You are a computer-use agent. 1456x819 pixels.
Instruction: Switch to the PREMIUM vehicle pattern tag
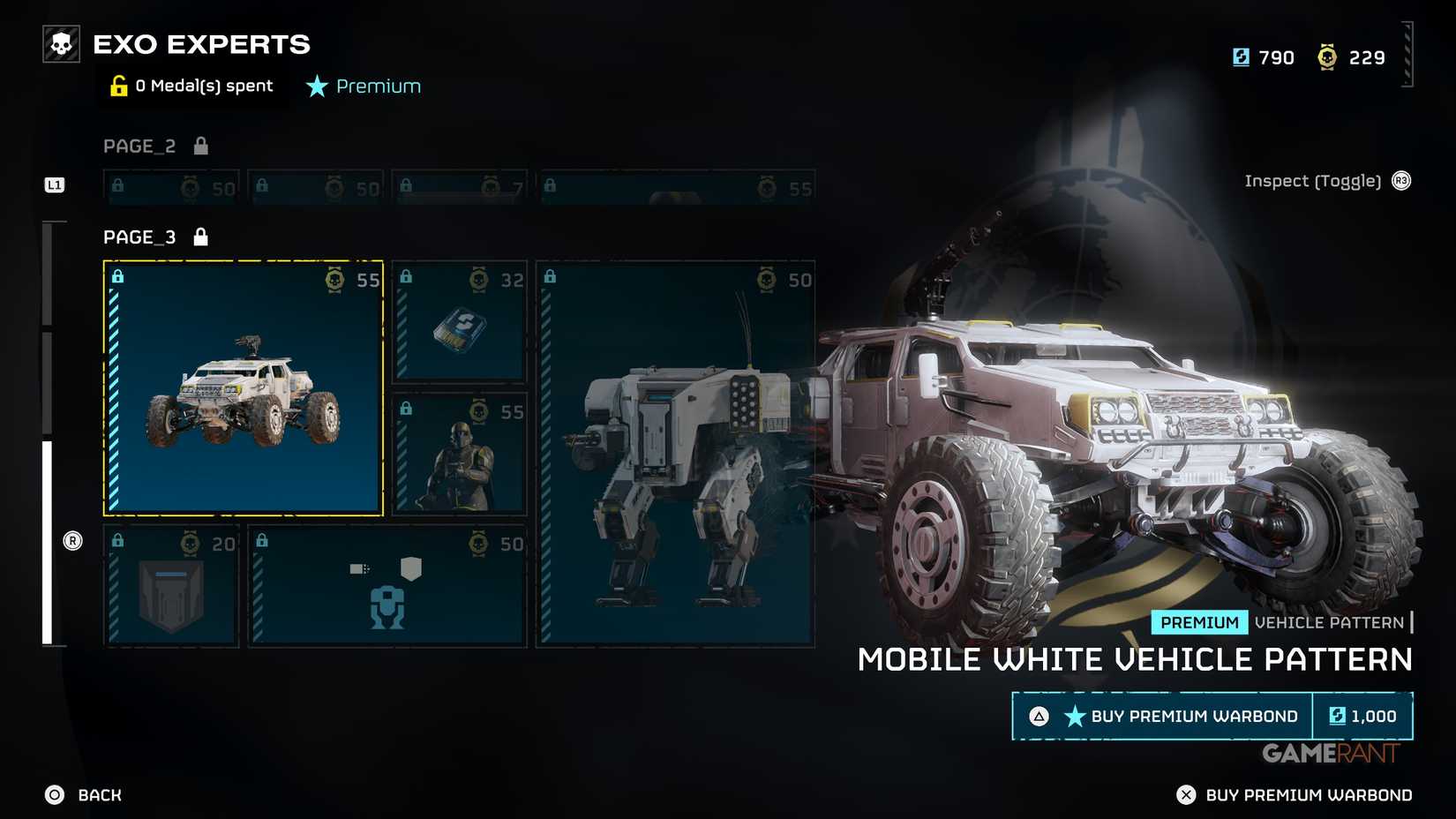click(x=1198, y=622)
